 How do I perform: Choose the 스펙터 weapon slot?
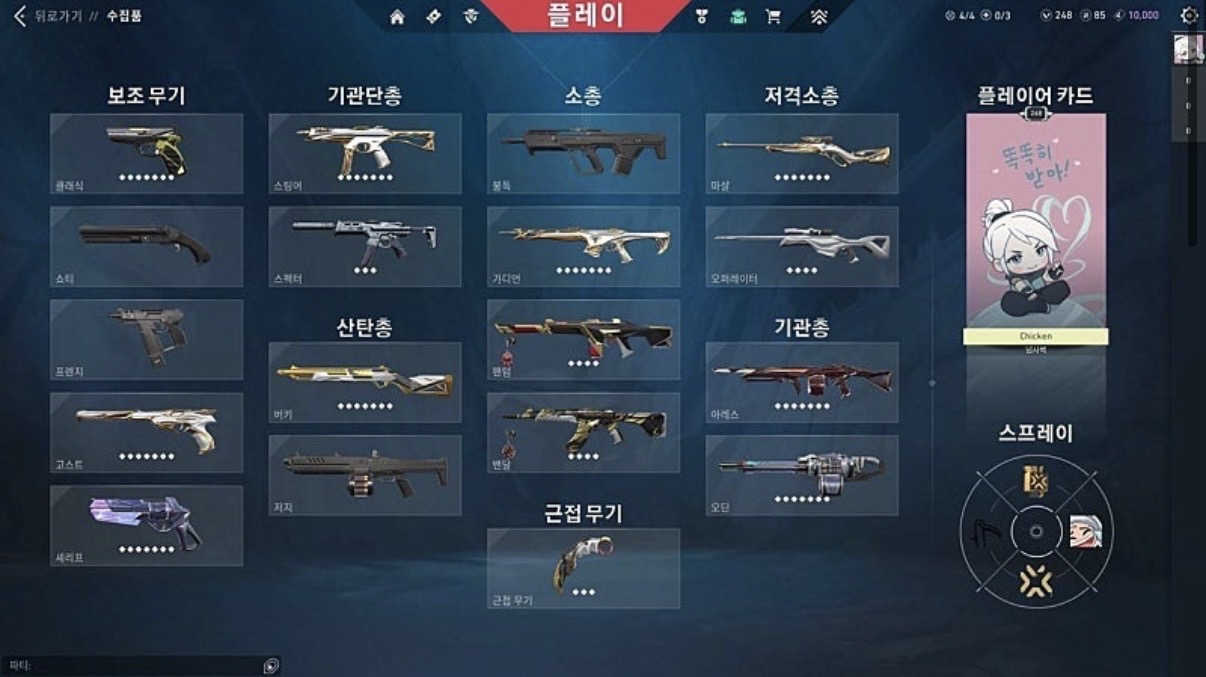(x=365, y=246)
